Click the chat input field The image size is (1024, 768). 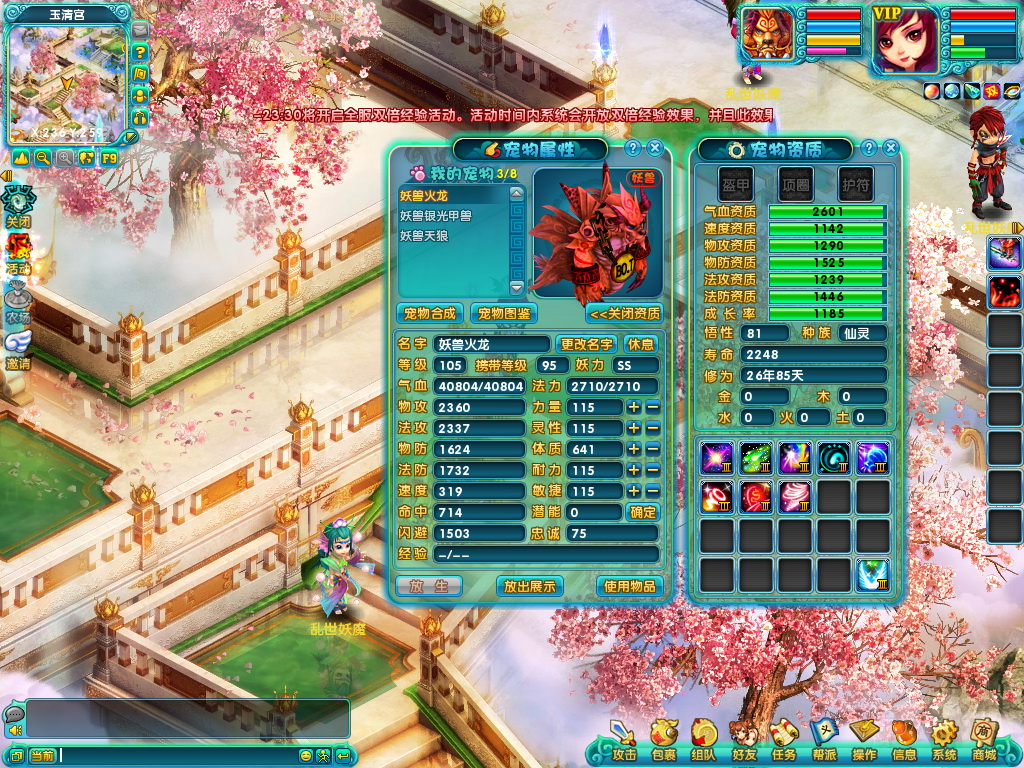160,755
